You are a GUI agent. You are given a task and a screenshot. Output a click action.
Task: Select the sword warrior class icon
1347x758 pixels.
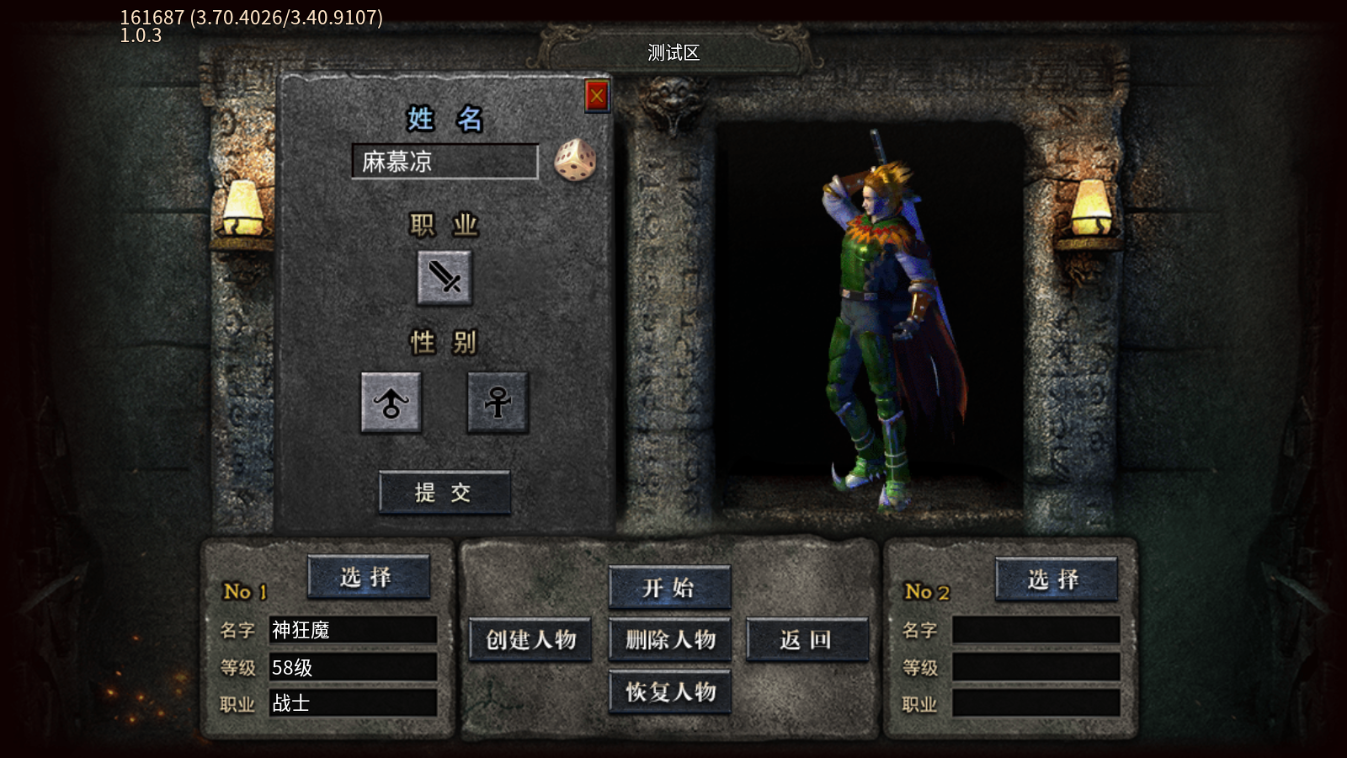[x=445, y=277]
